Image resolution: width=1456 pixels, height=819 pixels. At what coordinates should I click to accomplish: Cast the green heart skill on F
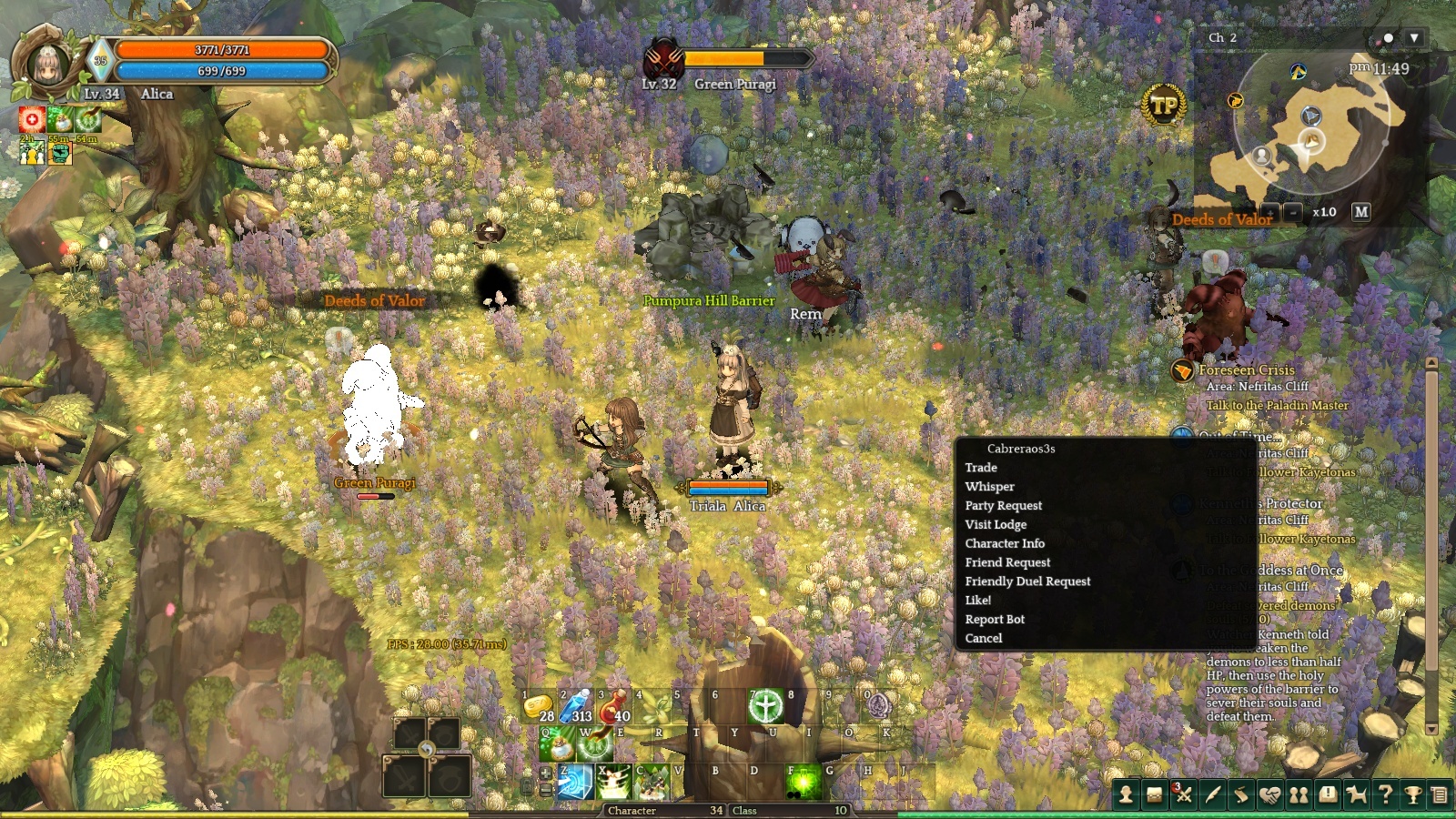click(804, 783)
